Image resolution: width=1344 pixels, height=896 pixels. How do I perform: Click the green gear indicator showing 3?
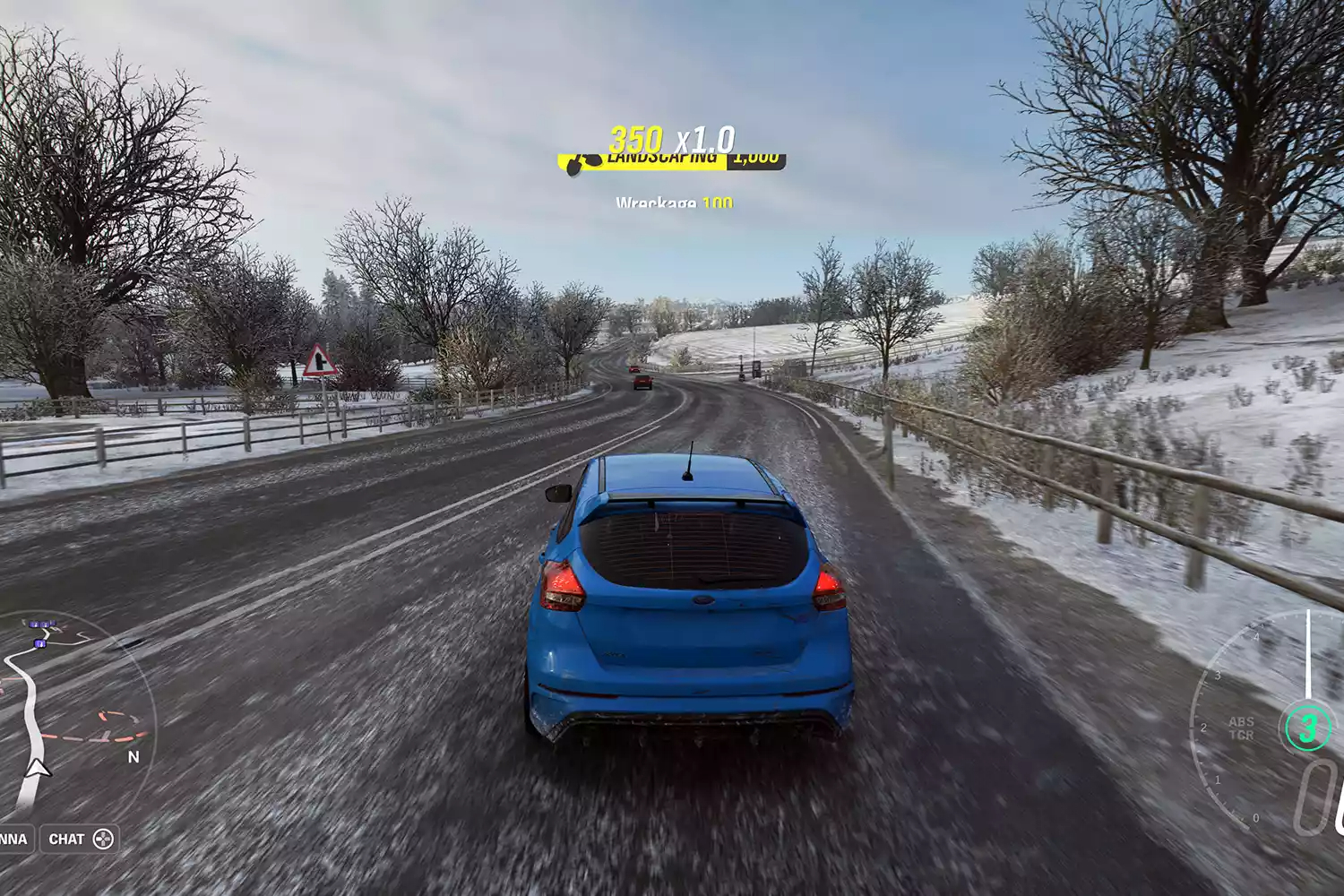click(x=1307, y=728)
